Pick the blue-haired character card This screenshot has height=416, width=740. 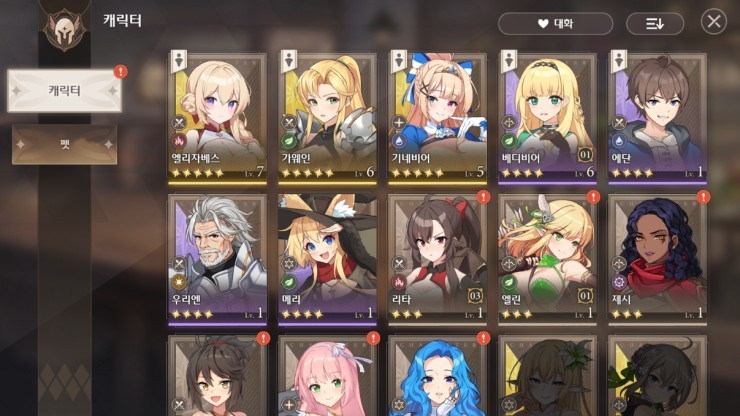click(437, 378)
